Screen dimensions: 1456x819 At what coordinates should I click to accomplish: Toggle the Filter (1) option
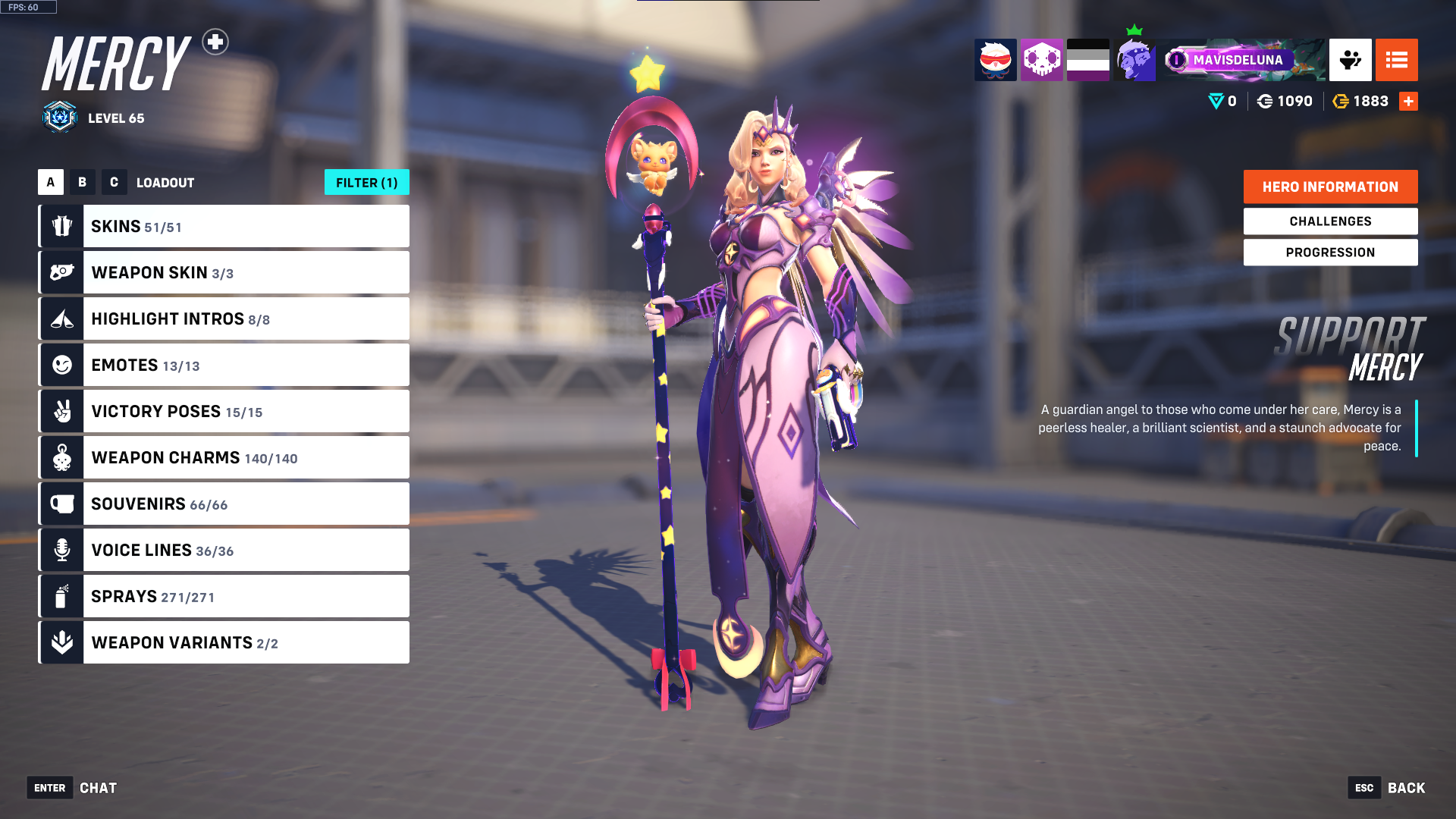tap(366, 182)
